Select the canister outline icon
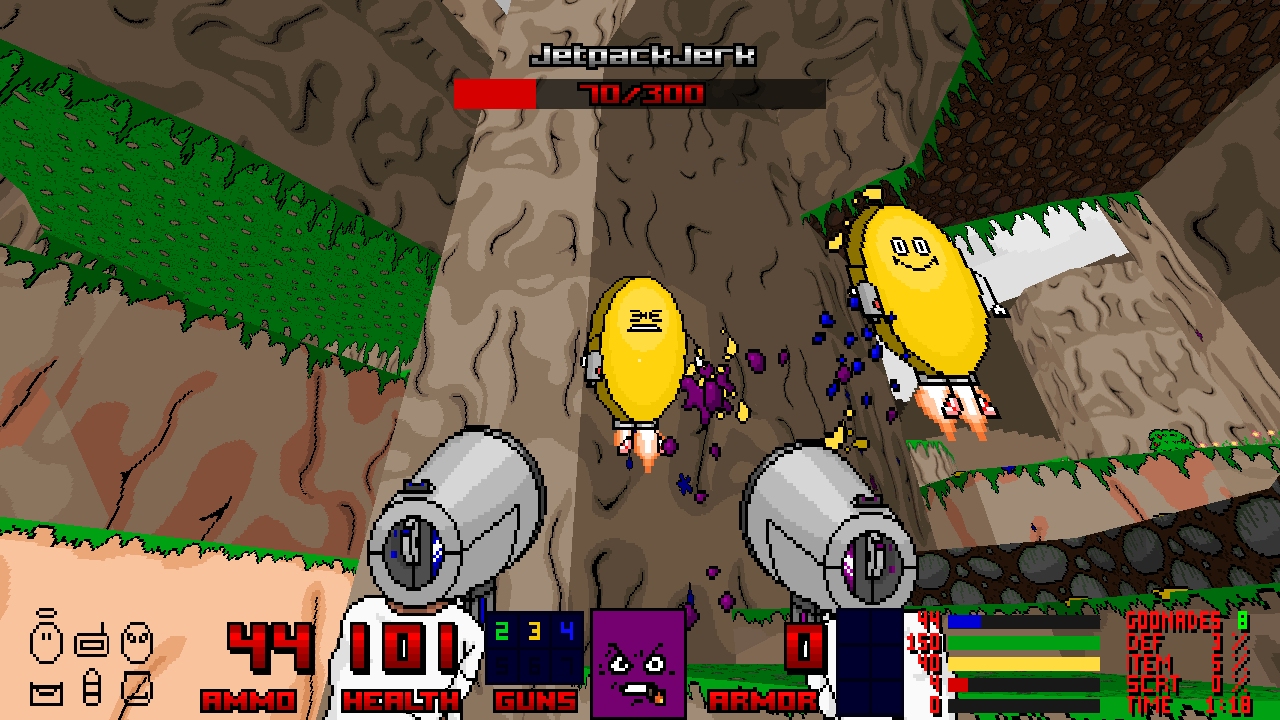This screenshot has width=1280, height=720. pyautogui.click(x=92, y=689)
